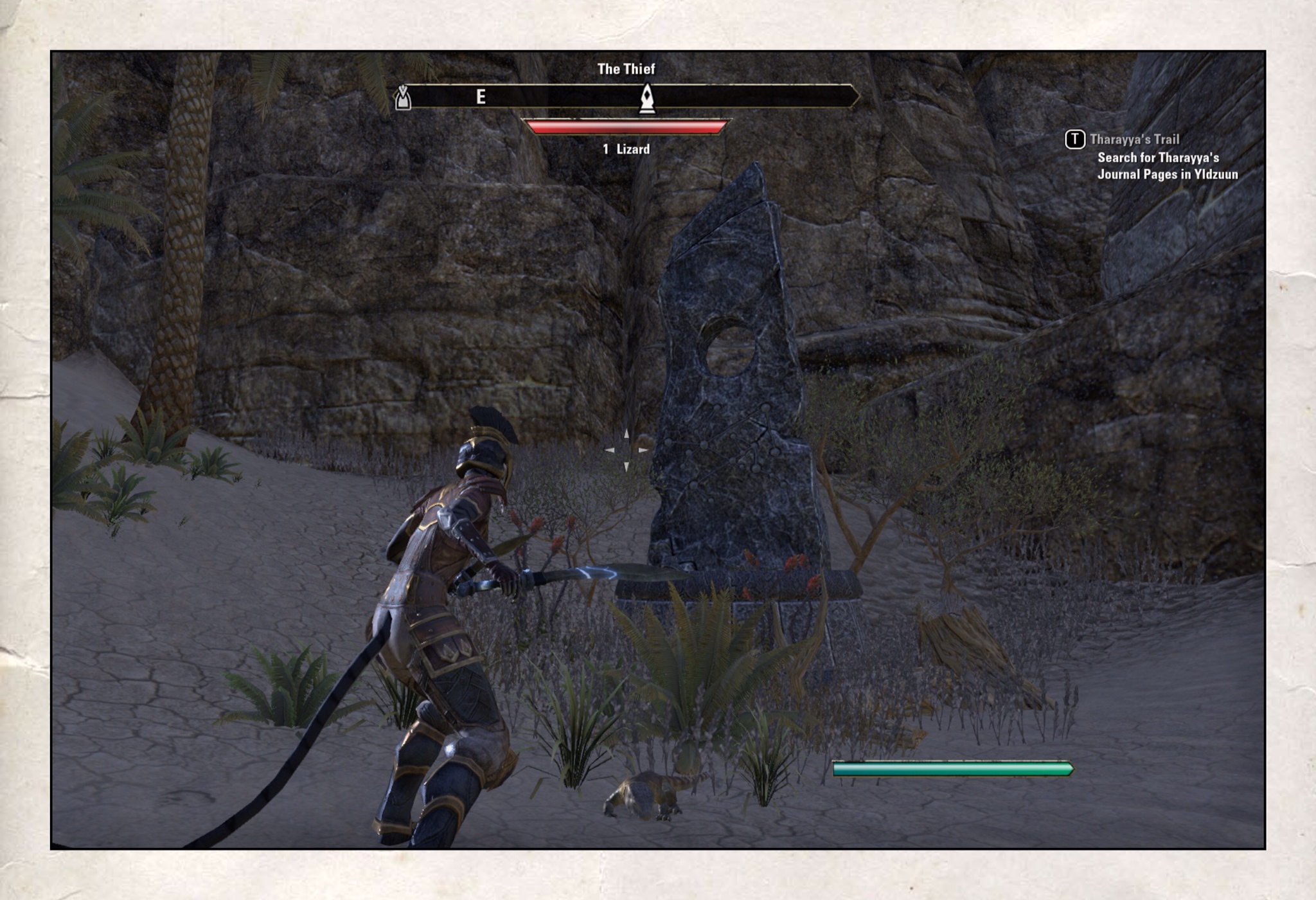Click the quest marker icon at the compass's left end
Viewport: 1316px width, 900px height.
tap(403, 98)
